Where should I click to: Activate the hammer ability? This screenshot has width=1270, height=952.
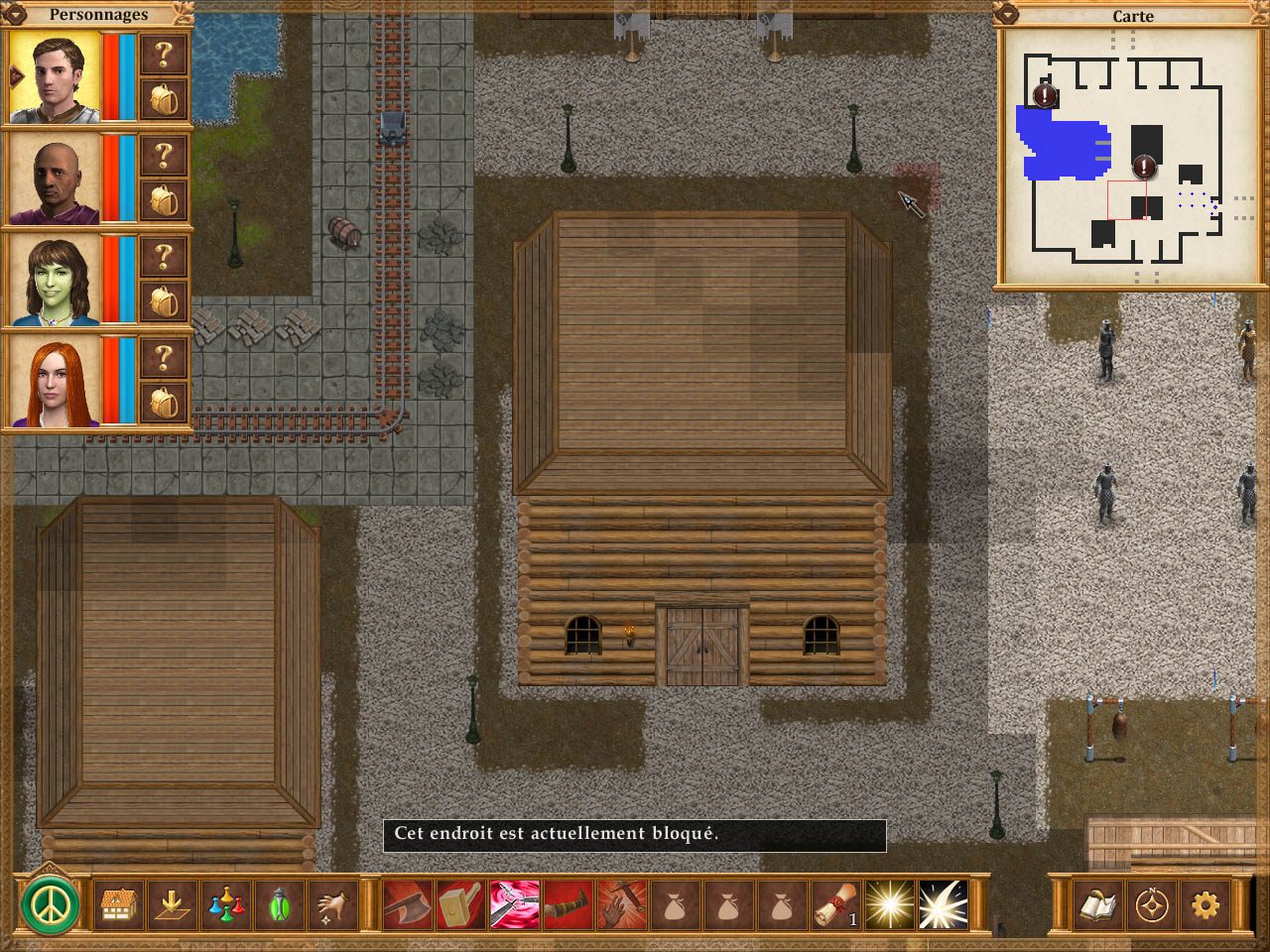(x=460, y=904)
